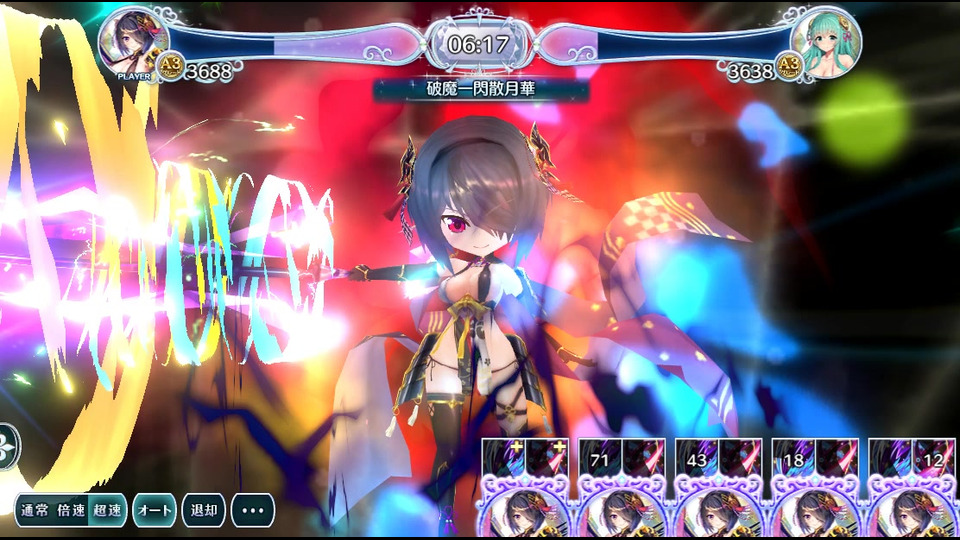This screenshot has height=540, width=960.
Task: Use the ready skill card with plus marks
Action: coord(526,490)
